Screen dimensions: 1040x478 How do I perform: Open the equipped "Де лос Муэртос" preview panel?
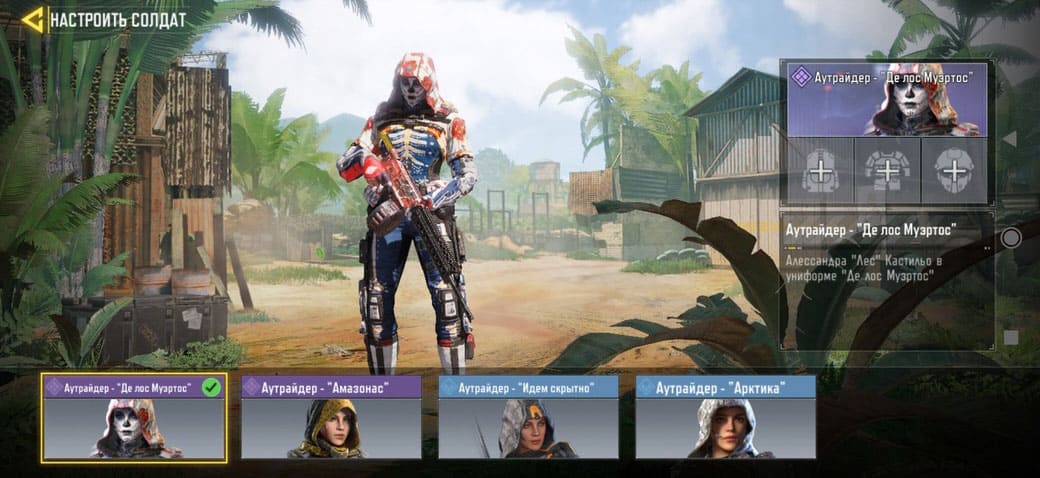(x=887, y=99)
